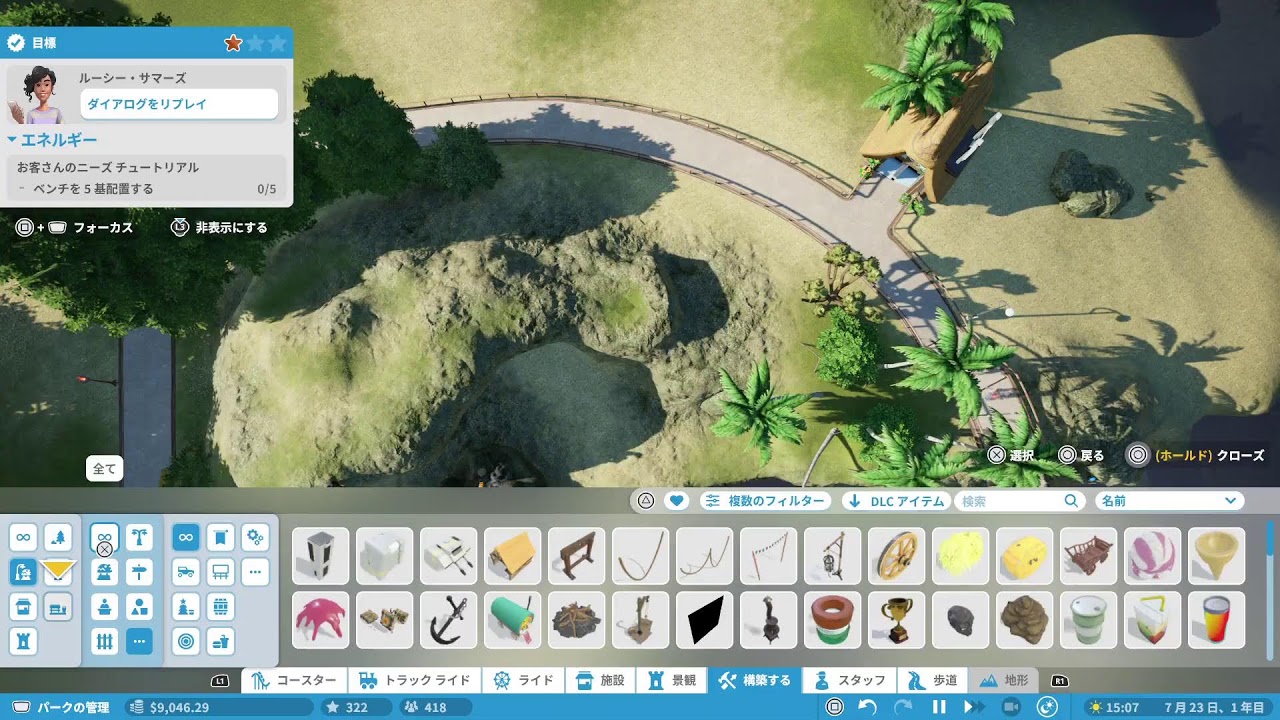Open the 名前 sort dropdown
The width and height of the screenshot is (1280, 720).
point(1170,501)
